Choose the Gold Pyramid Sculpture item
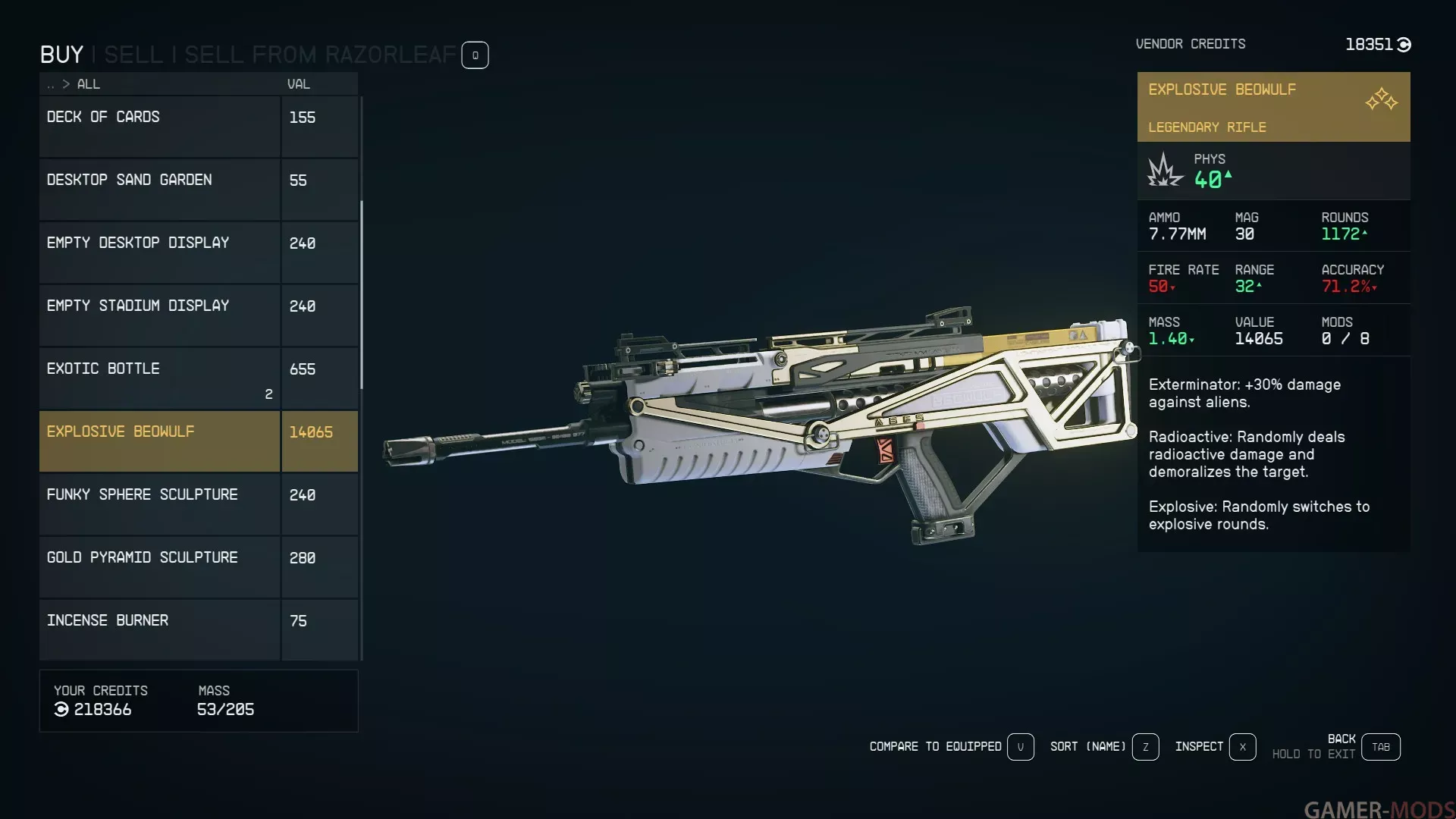1456x819 pixels. [159, 567]
